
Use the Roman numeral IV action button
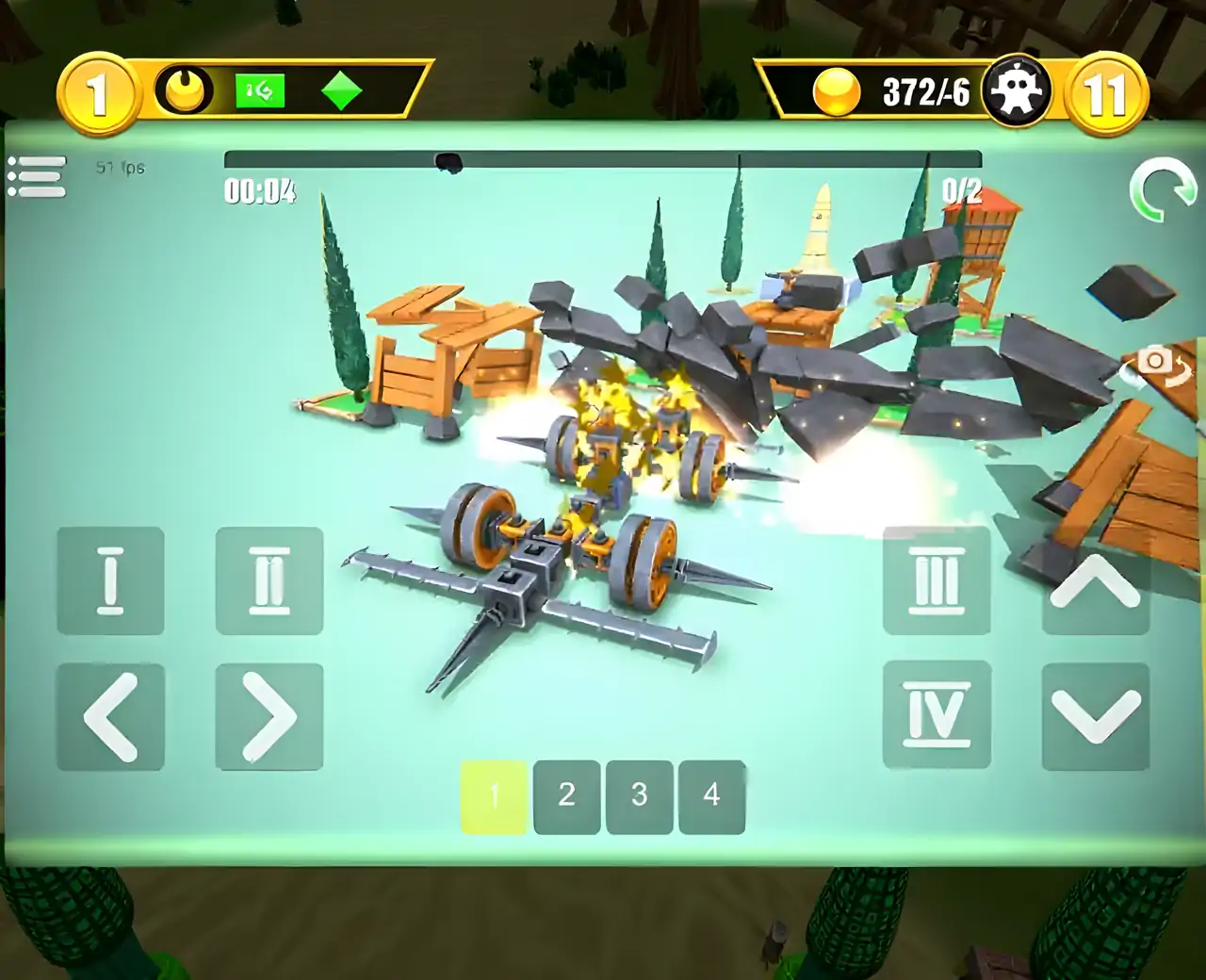[937, 715]
